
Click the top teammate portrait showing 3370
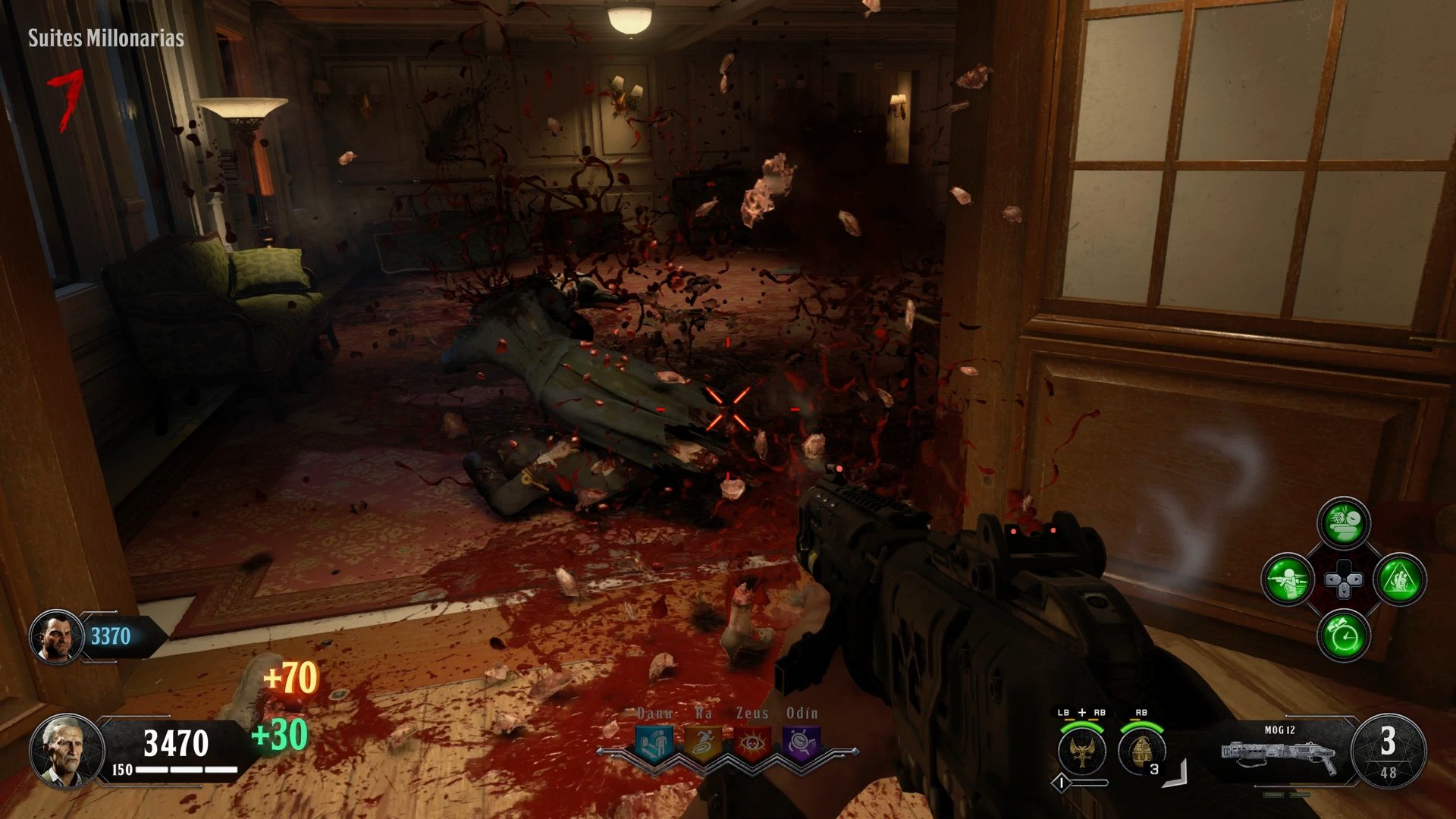pos(55,637)
